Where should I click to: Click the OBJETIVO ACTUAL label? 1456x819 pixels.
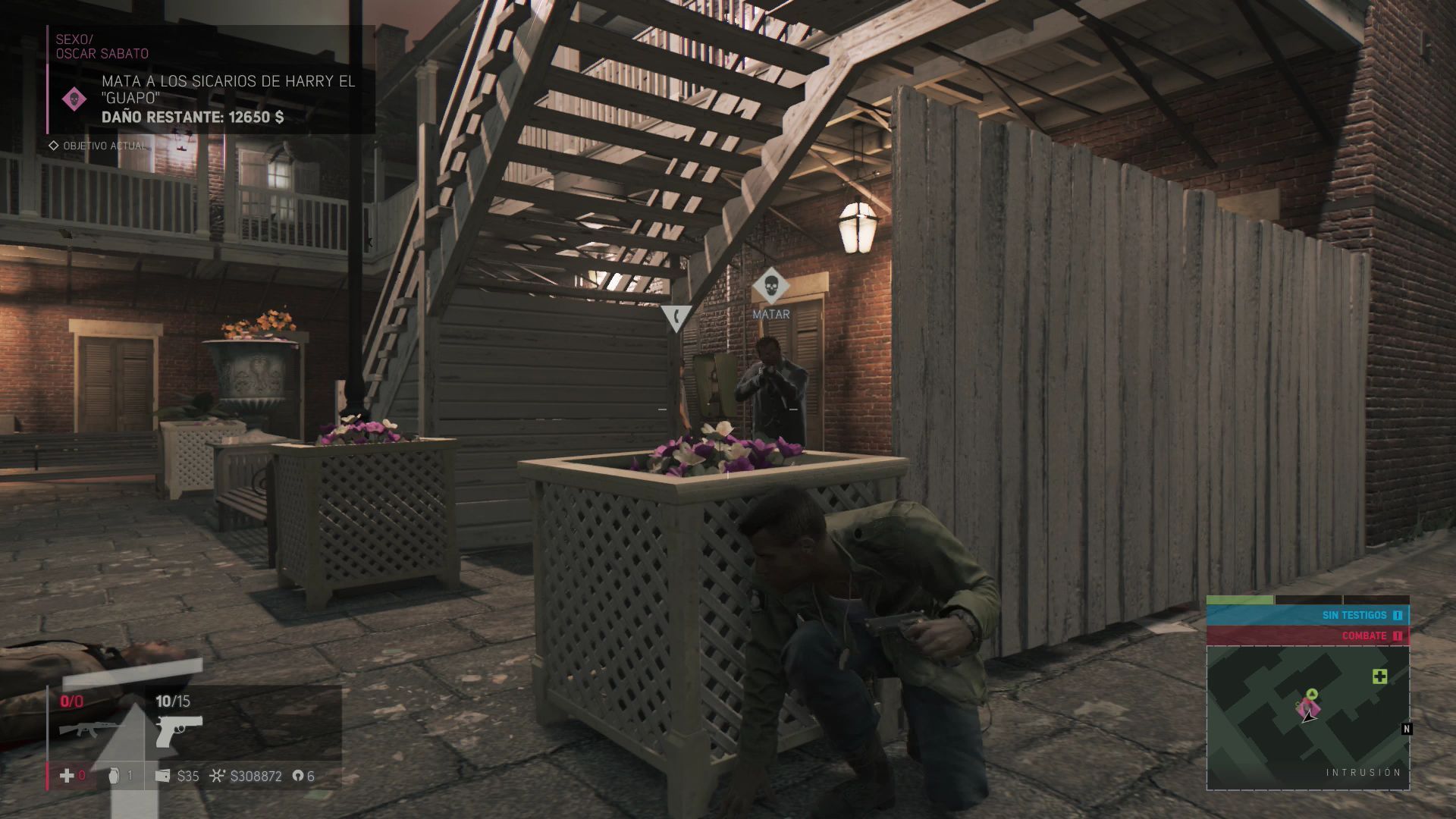[103, 146]
